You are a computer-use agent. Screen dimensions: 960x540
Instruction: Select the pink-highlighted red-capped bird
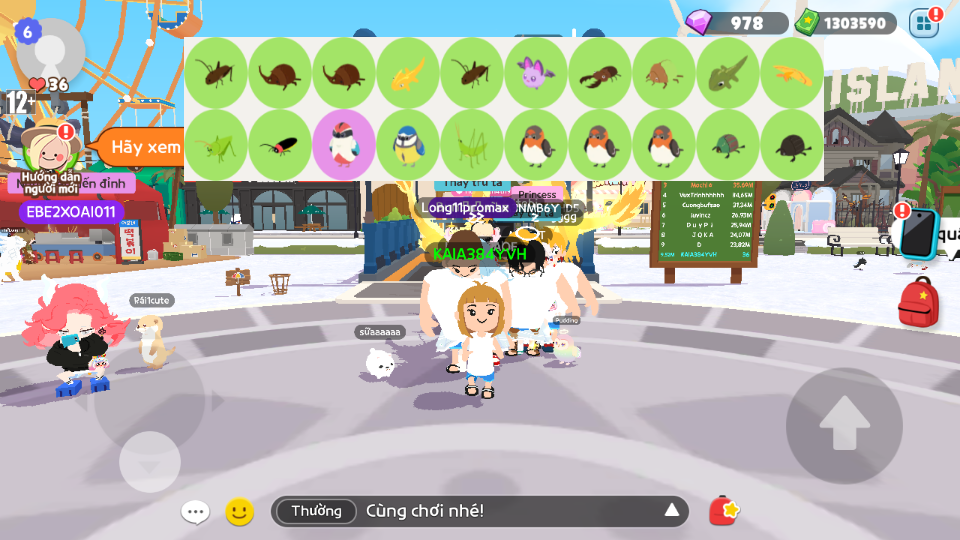tap(344, 146)
